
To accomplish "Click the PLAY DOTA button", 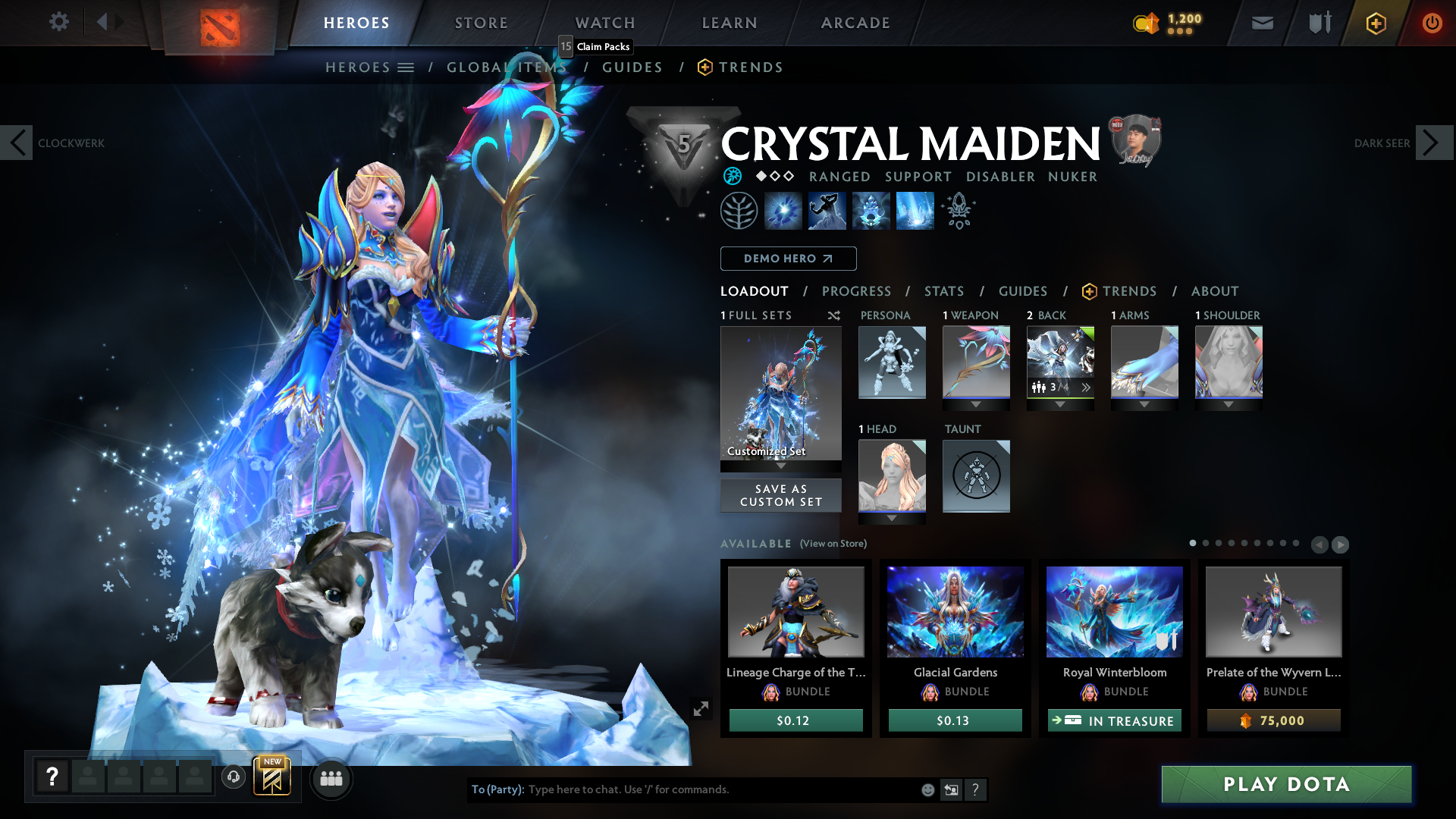I will (x=1285, y=785).
